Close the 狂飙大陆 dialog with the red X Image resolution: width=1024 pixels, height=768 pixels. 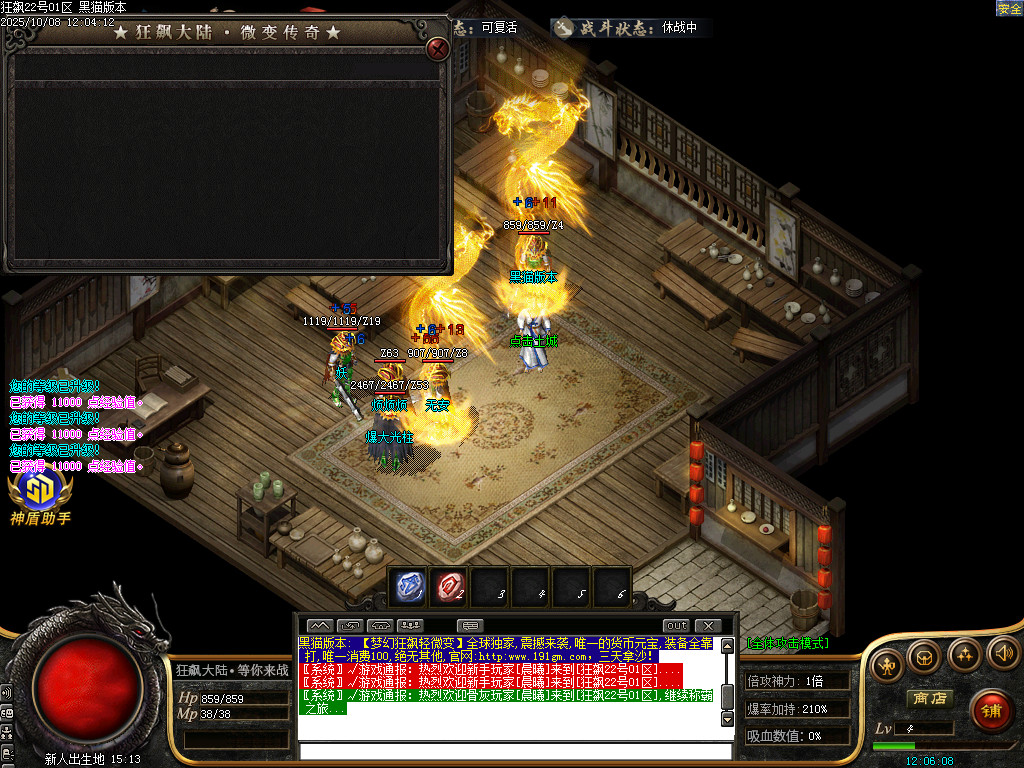[x=437, y=49]
